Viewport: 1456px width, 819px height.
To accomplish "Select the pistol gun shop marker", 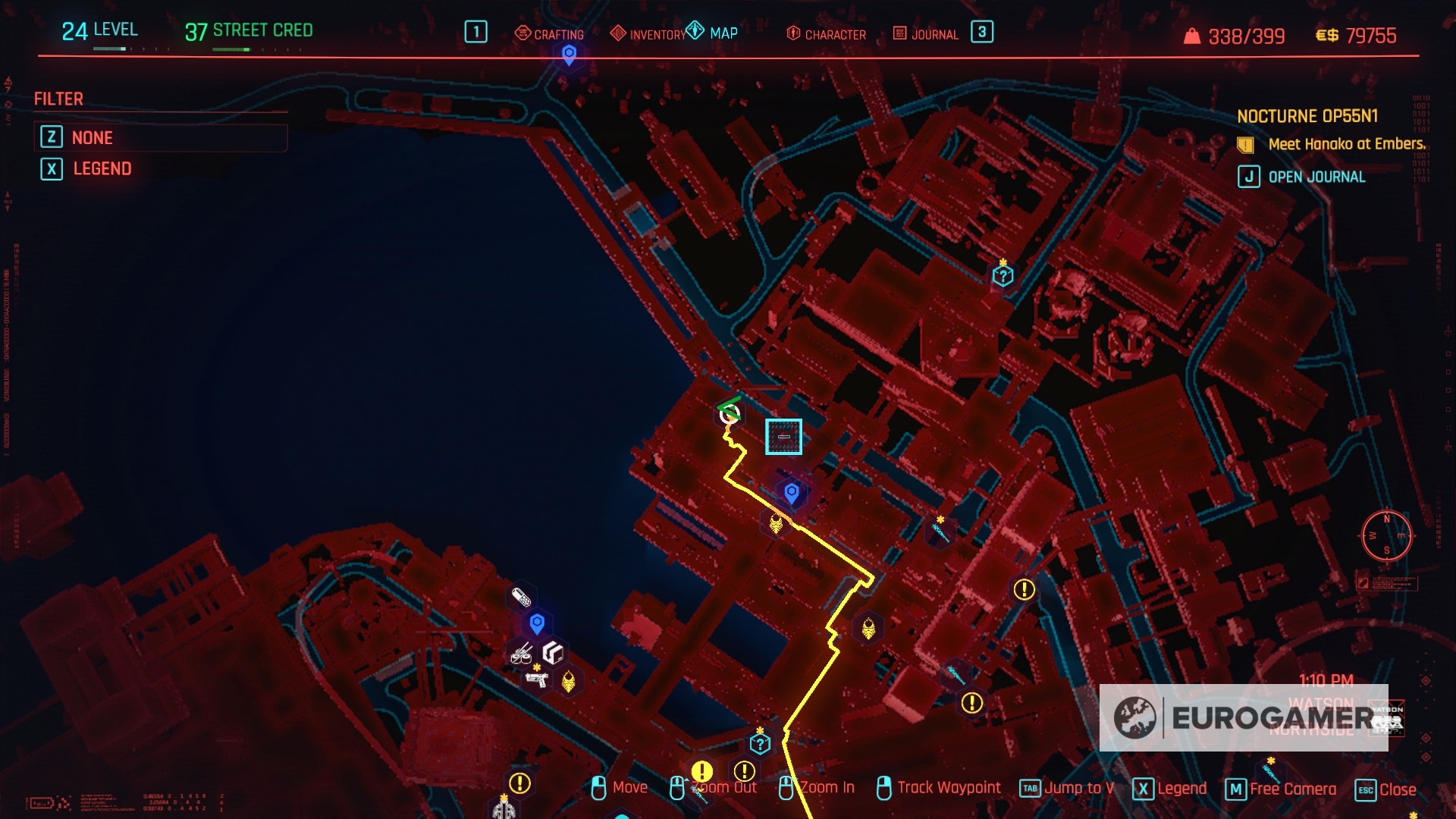I will coord(537,679).
